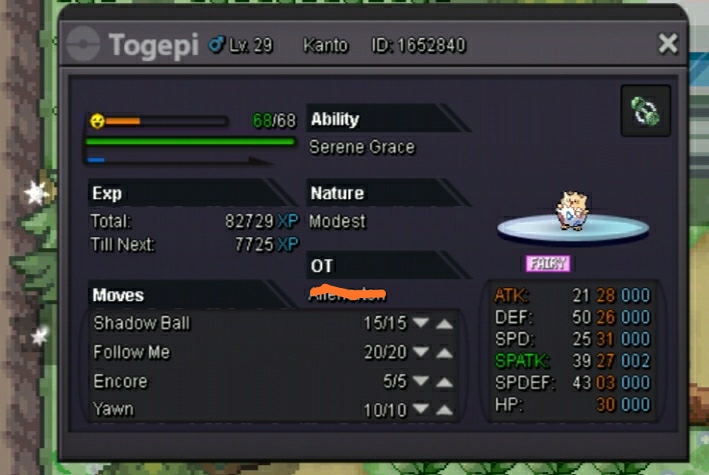This screenshot has width=709, height=475.
Task: Select the Shadow Ball move
Action: (x=142, y=323)
